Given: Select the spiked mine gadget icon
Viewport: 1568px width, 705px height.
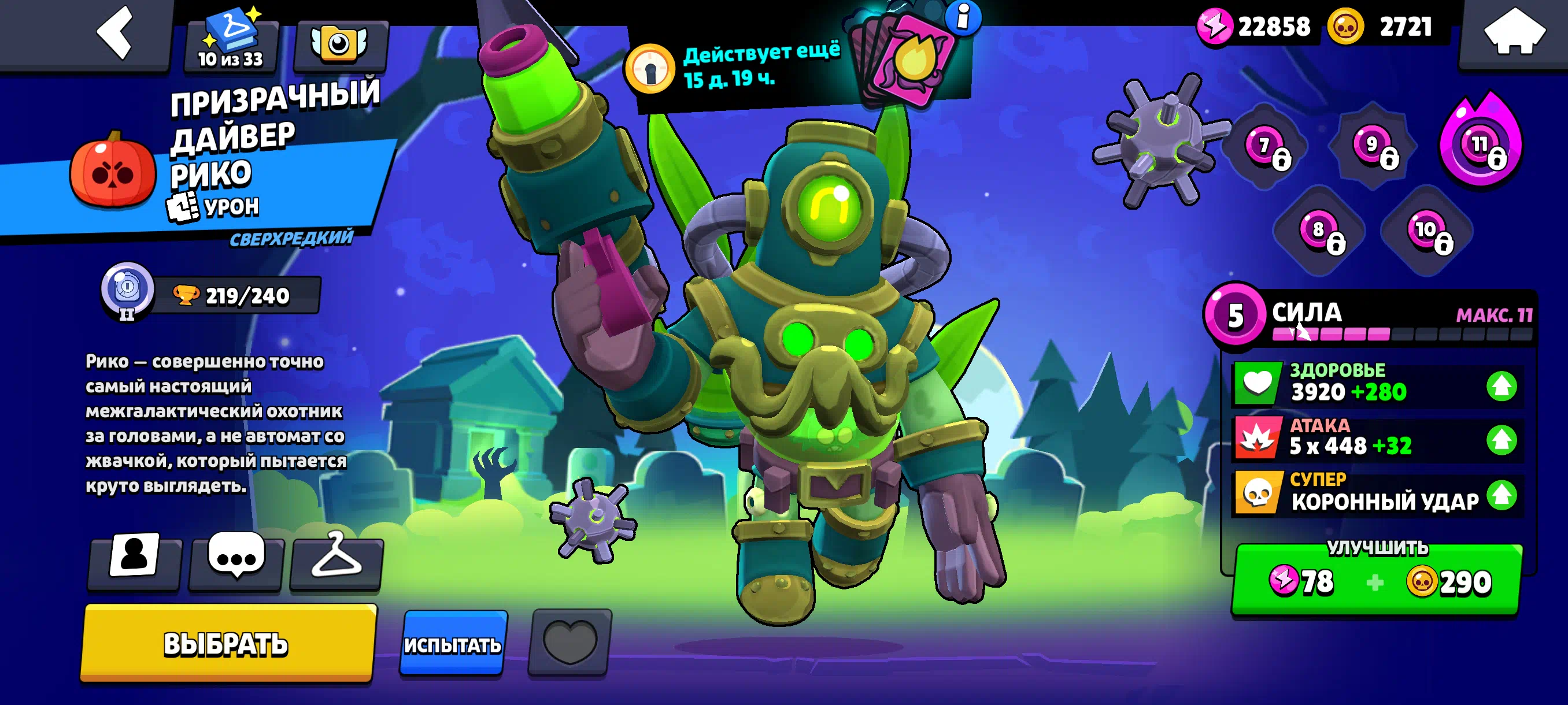Looking at the screenshot, I should (1160, 141).
